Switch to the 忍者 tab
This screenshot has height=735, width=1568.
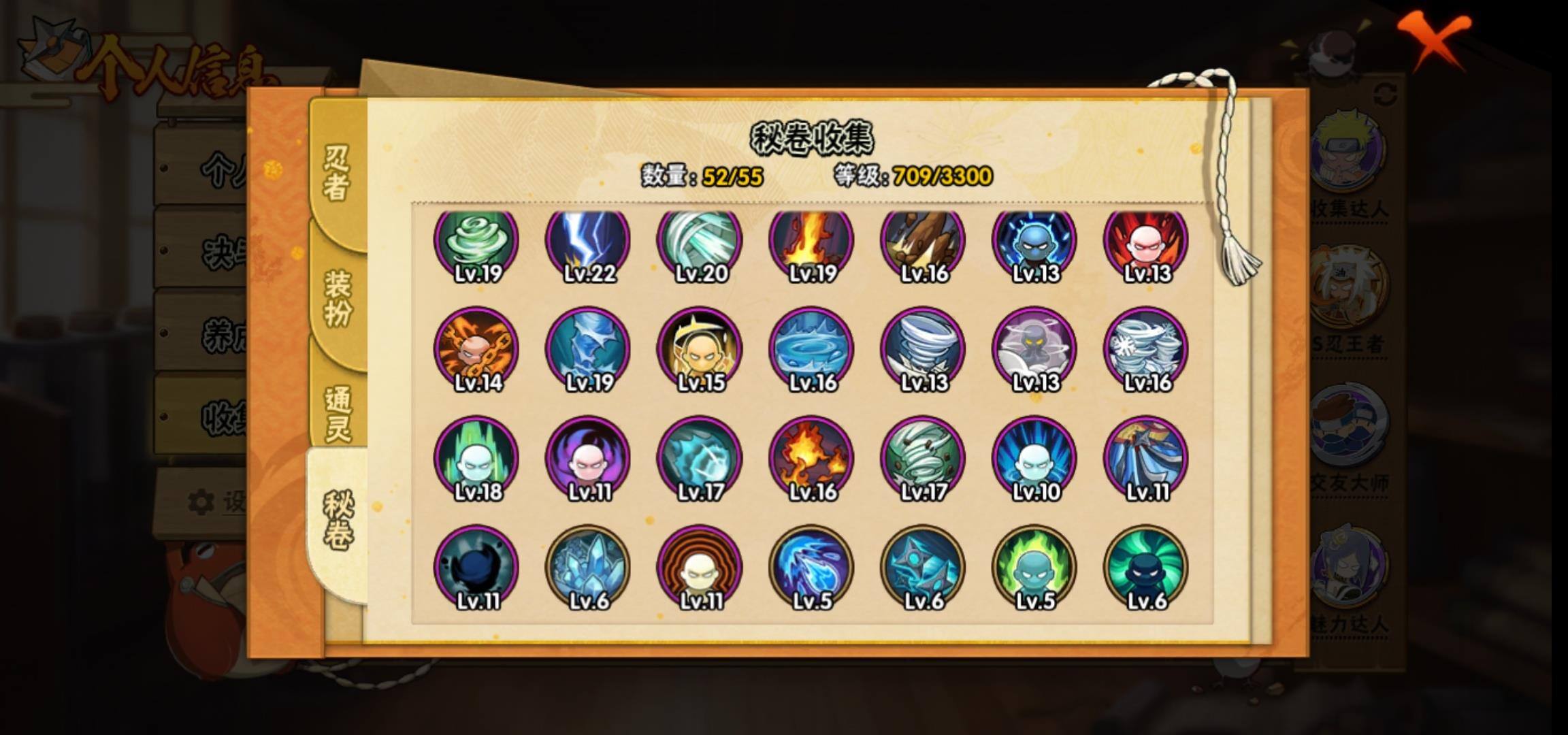point(336,173)
